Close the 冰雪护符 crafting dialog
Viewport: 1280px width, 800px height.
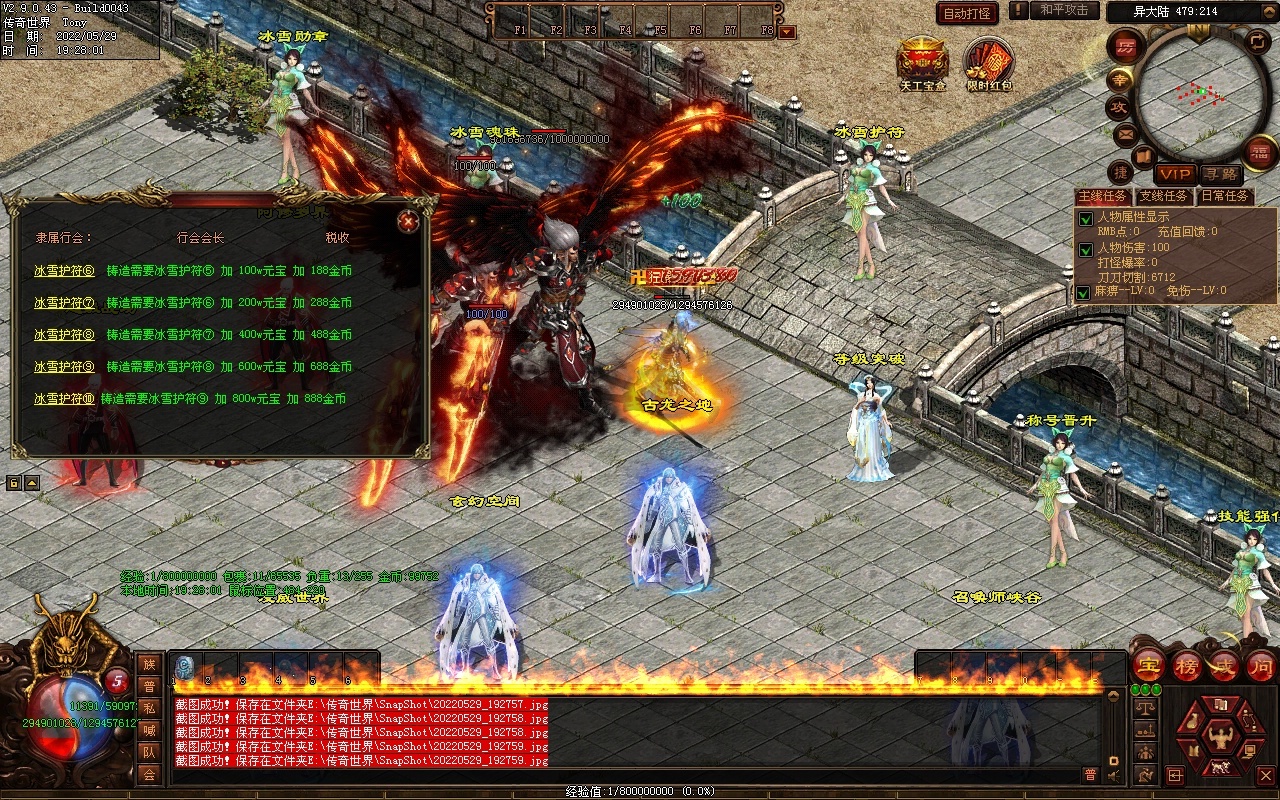pos(407,221)
